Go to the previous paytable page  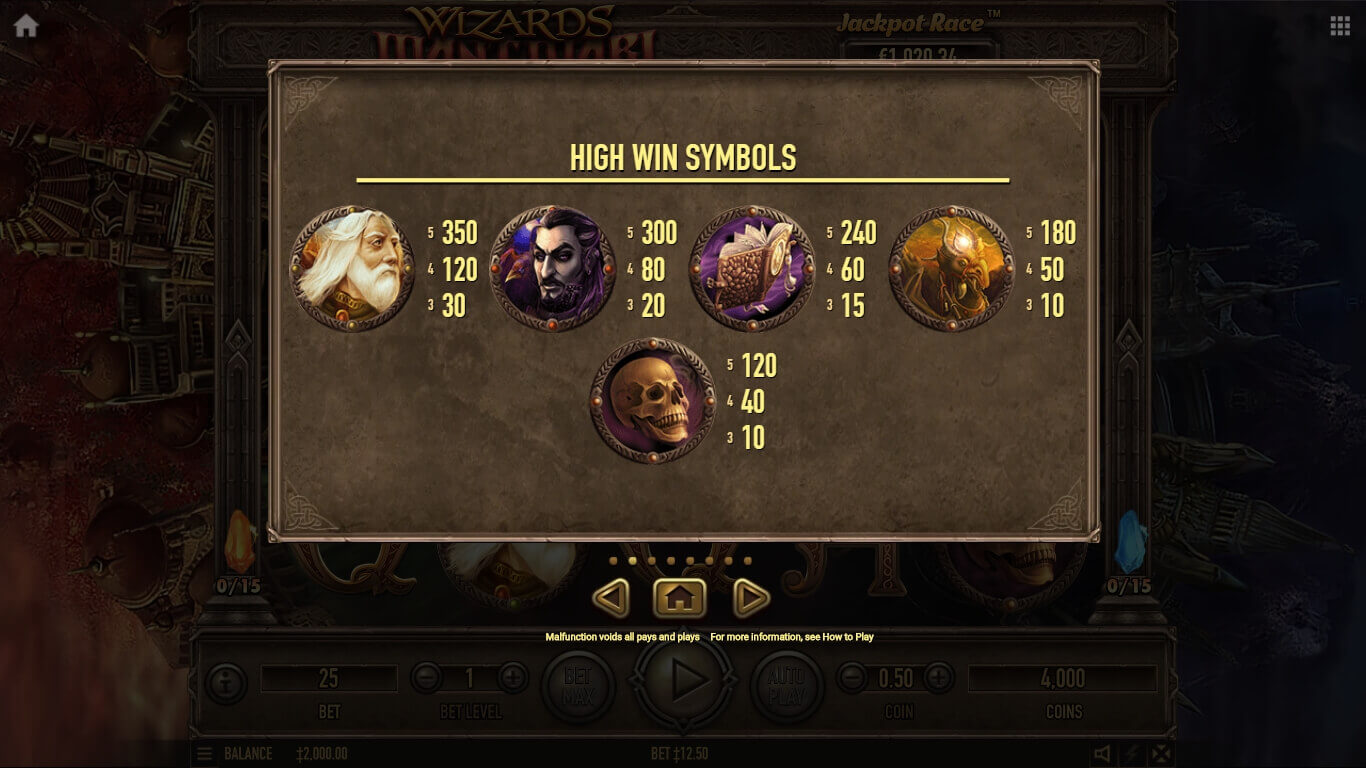pos(611,598)
